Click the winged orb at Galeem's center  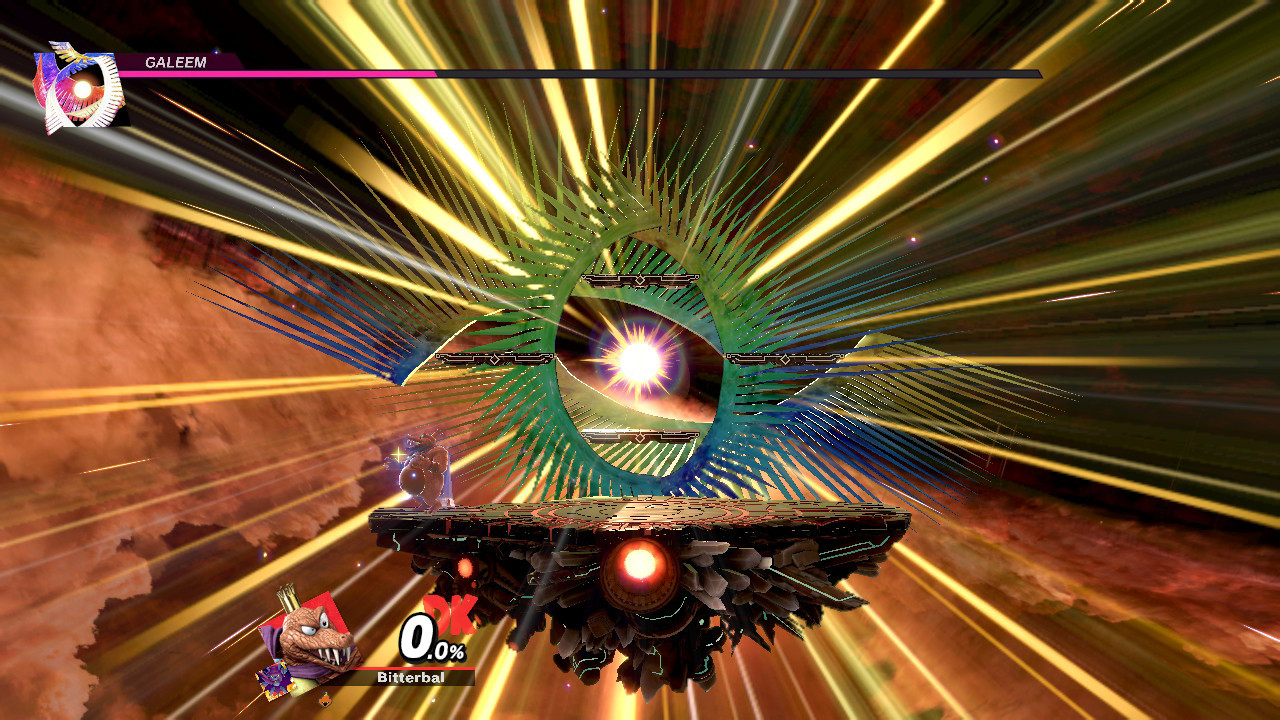coord(640,360)
